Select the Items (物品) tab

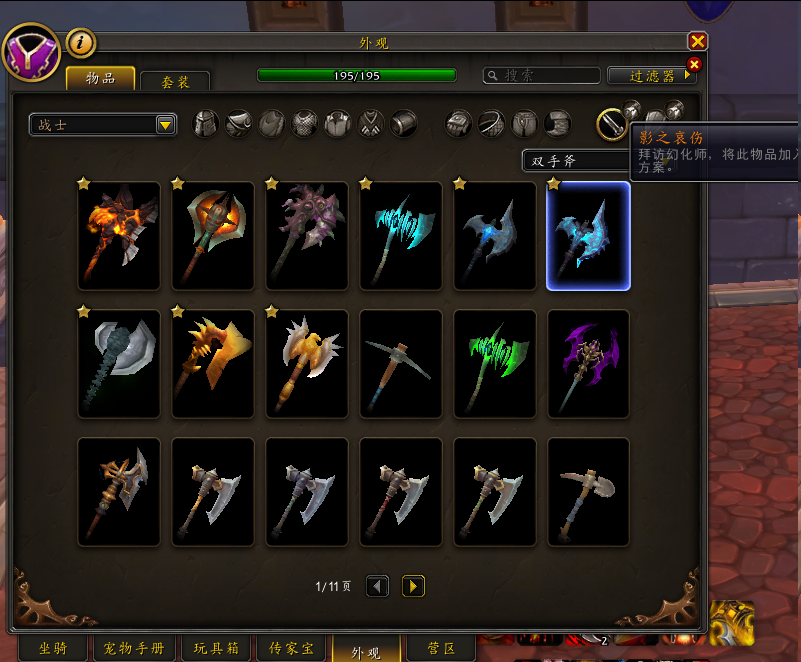[x=100, y=78]
